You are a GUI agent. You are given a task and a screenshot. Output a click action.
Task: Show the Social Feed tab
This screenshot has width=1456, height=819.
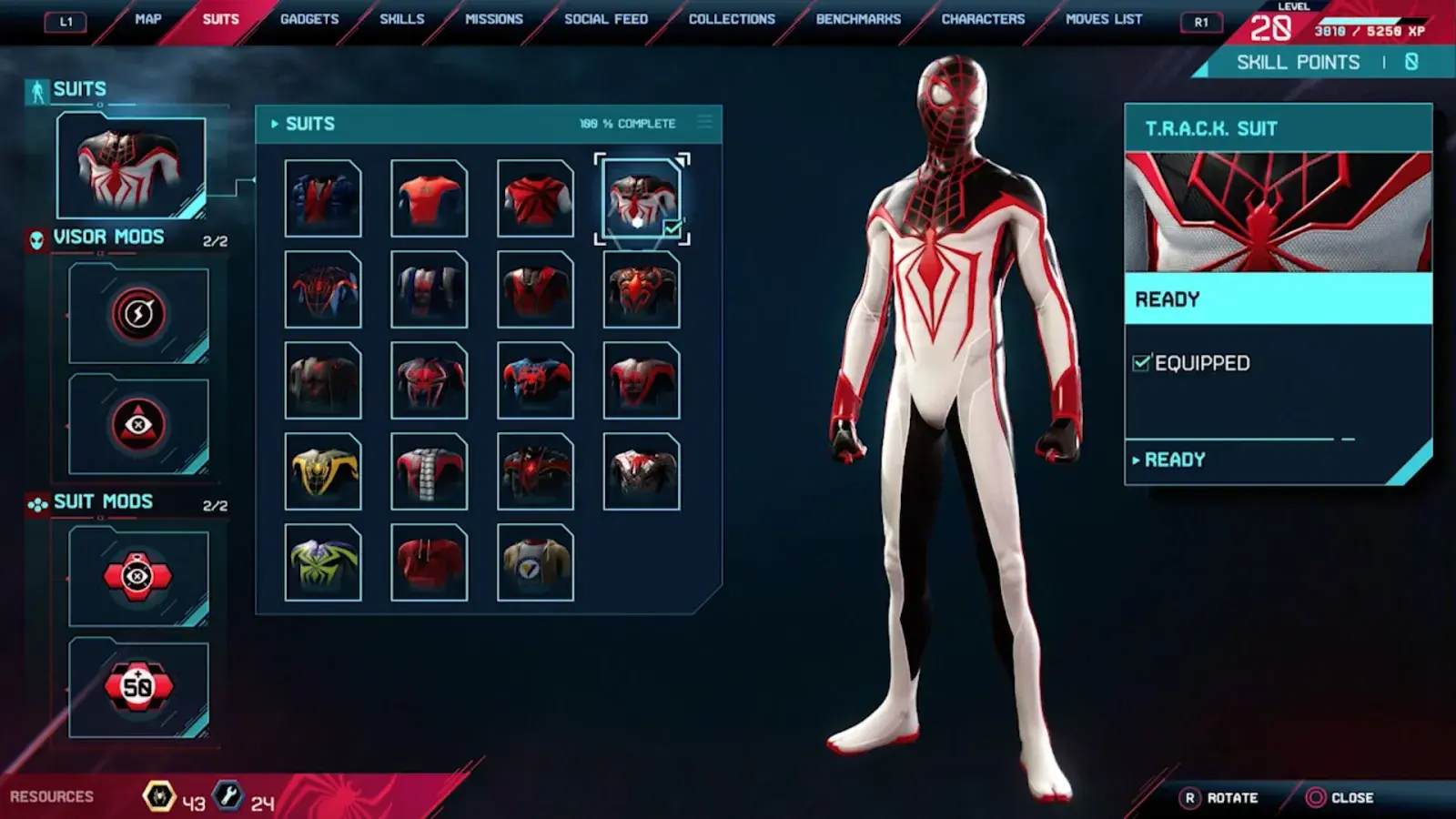pos(606,19)
